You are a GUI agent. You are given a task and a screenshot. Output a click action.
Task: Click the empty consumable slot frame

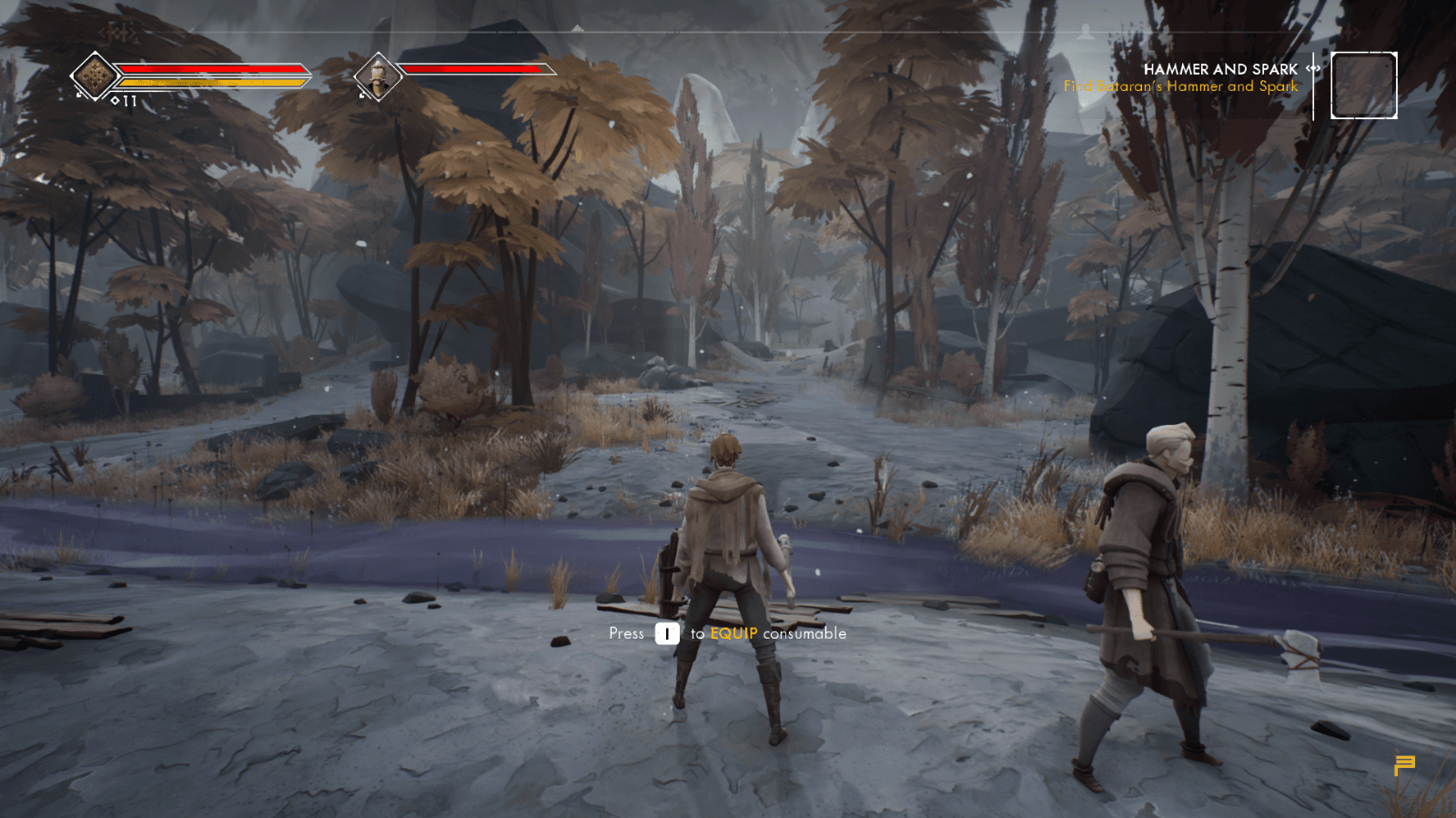(1364, 85)
